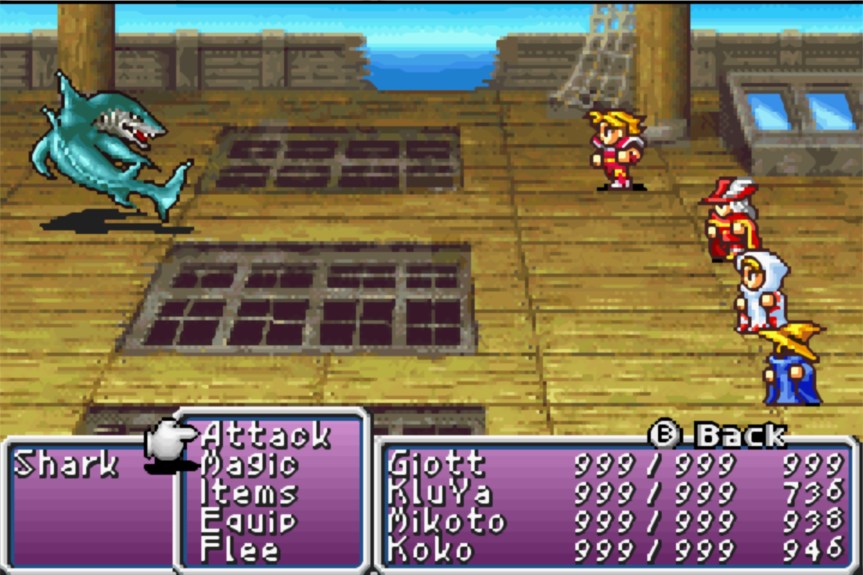Choose Mikoto in the party list
Image resolution: width=863 pixels, height=575 pixels.
446,521
